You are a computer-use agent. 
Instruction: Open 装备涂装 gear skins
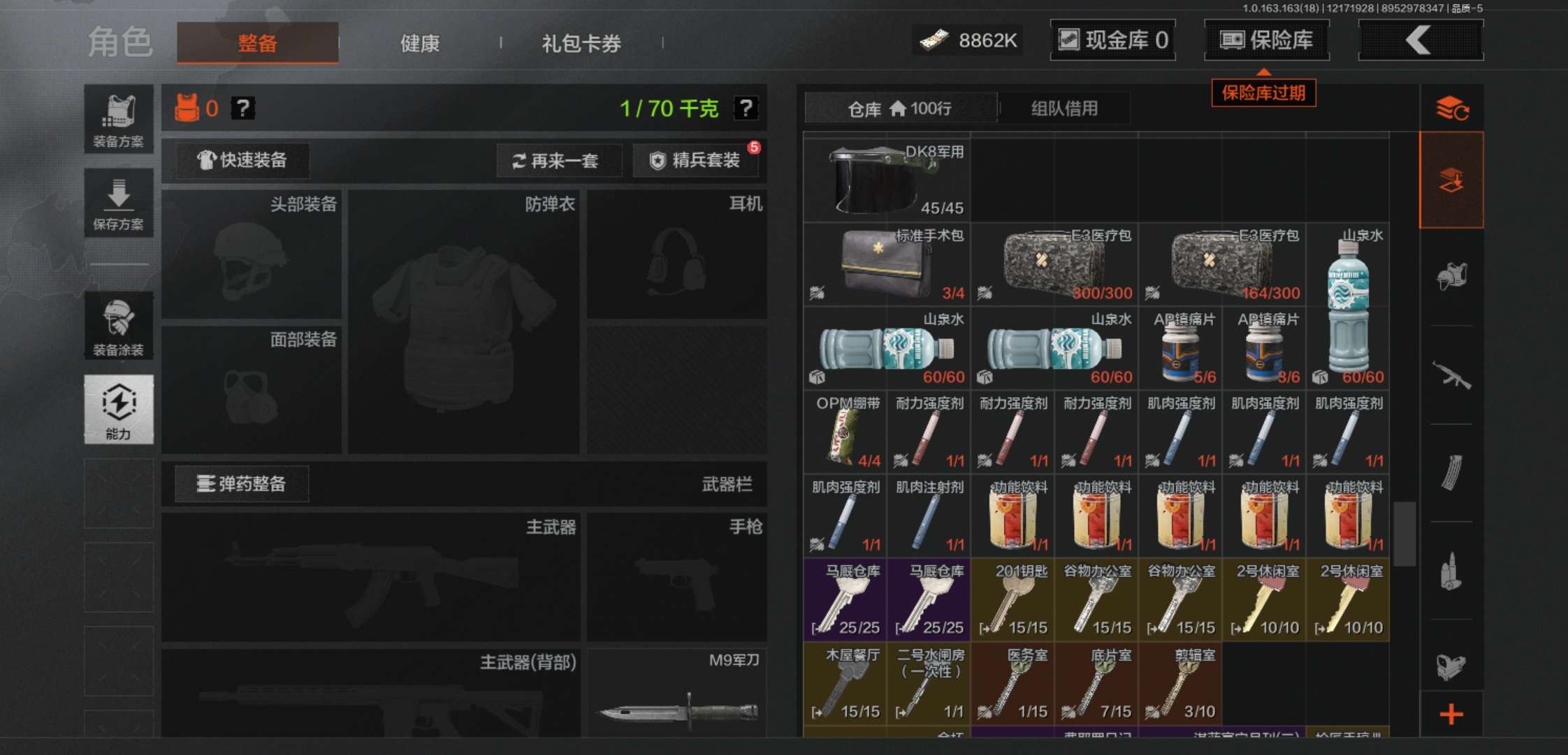click(x=119, y=326)
